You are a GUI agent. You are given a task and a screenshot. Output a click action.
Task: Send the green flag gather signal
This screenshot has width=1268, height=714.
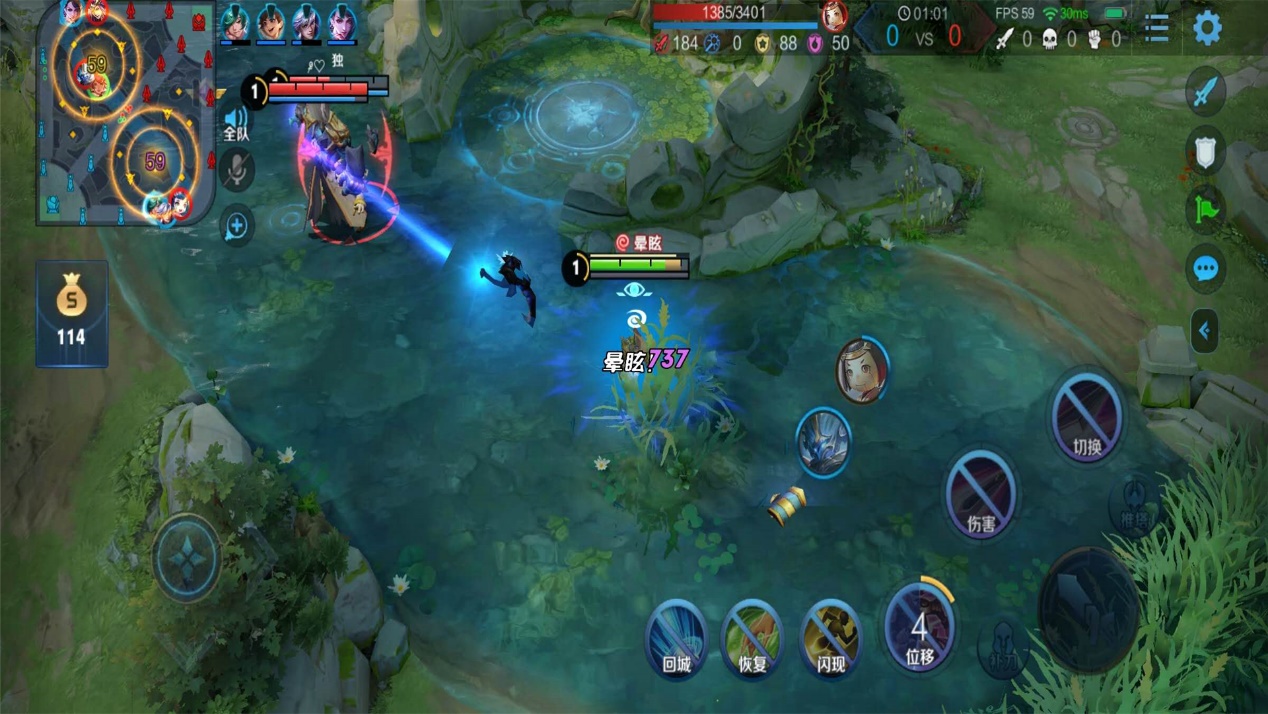click(x=1205, y=211)
